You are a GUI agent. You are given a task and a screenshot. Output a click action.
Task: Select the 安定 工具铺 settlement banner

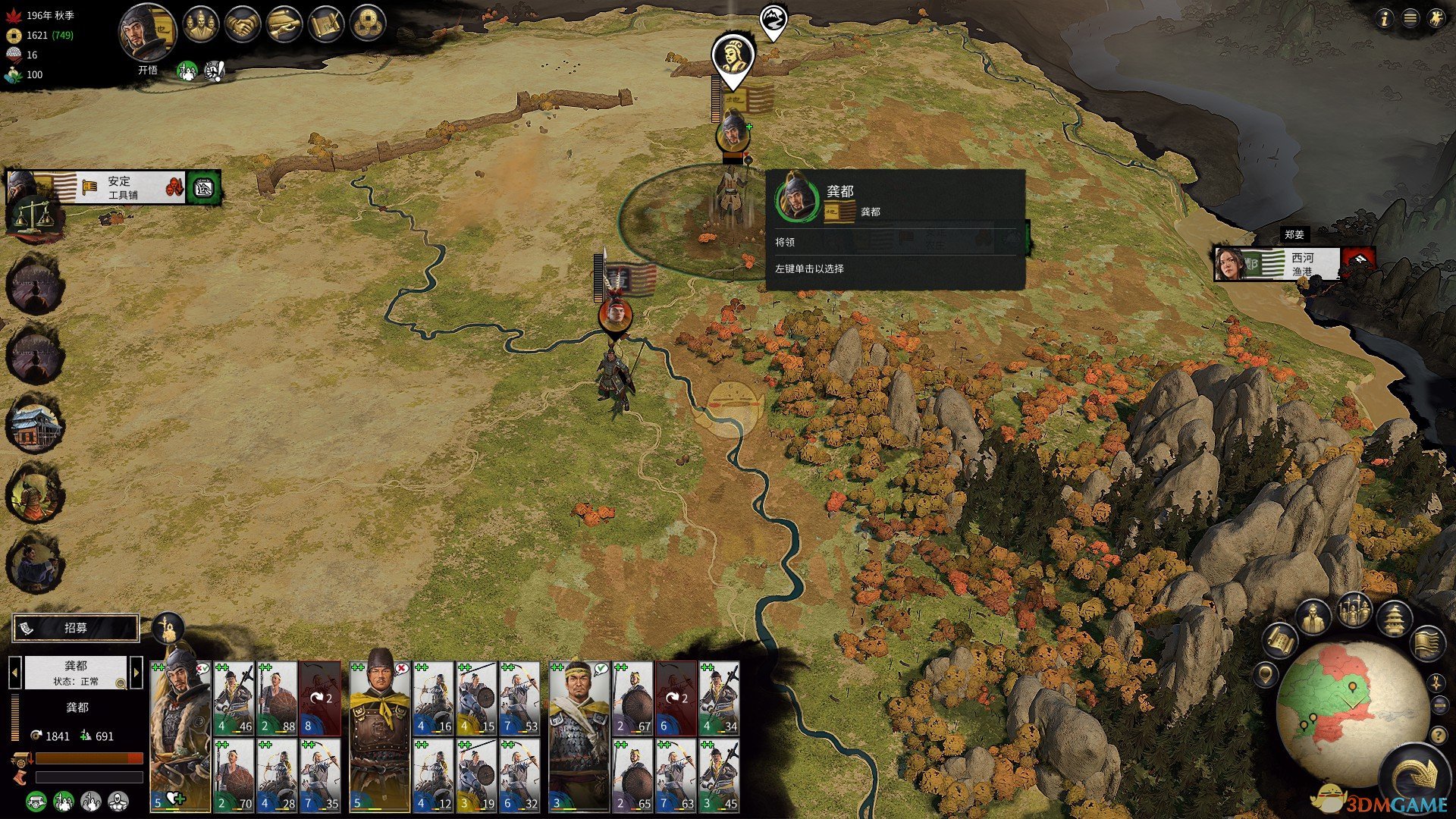114,187
